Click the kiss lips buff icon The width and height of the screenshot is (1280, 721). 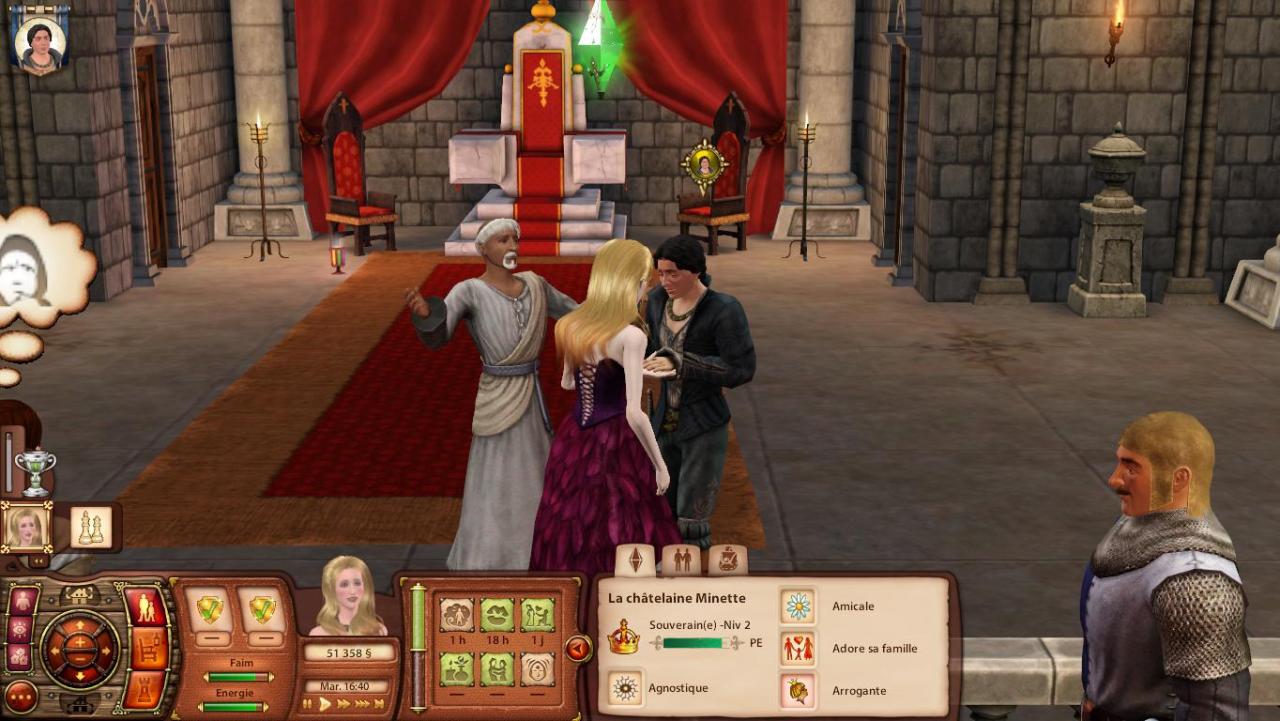coord(497,613)
